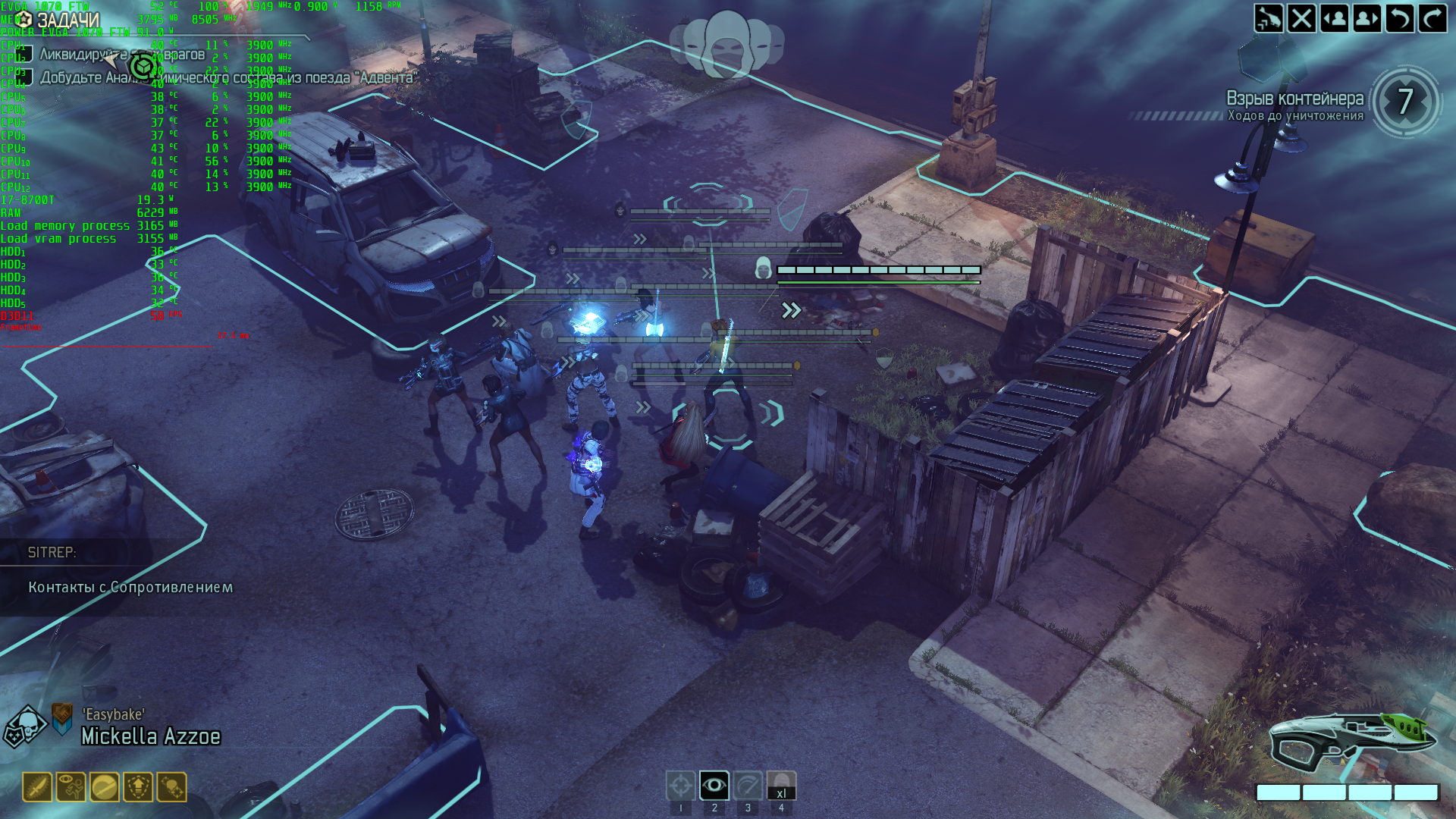Rotate camera with the right curved arrow
The height and width of the screenshot is (819, 1456).
pyautogui.click(x=1432, y=18)
